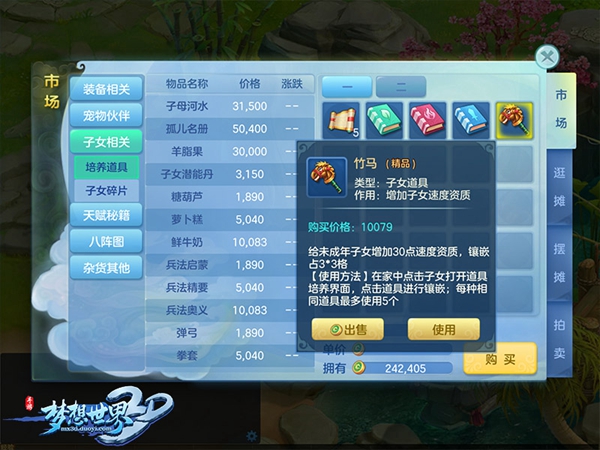This screenshot has width=600, height=450.
Task: Select the 子女相关 category
Action: pos(107,142)
